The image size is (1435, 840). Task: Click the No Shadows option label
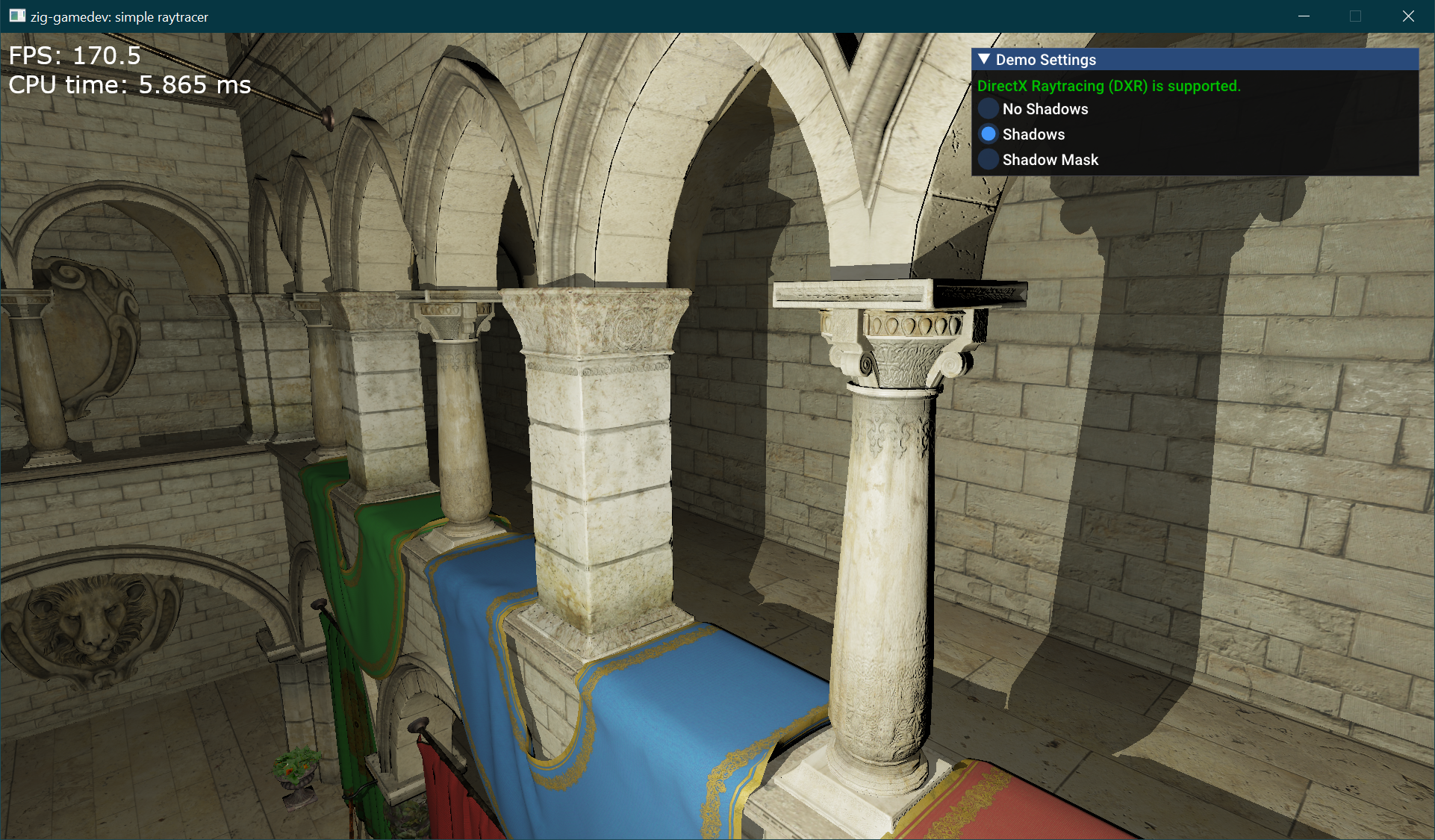pyautogui.click(x=1045, y=109)
